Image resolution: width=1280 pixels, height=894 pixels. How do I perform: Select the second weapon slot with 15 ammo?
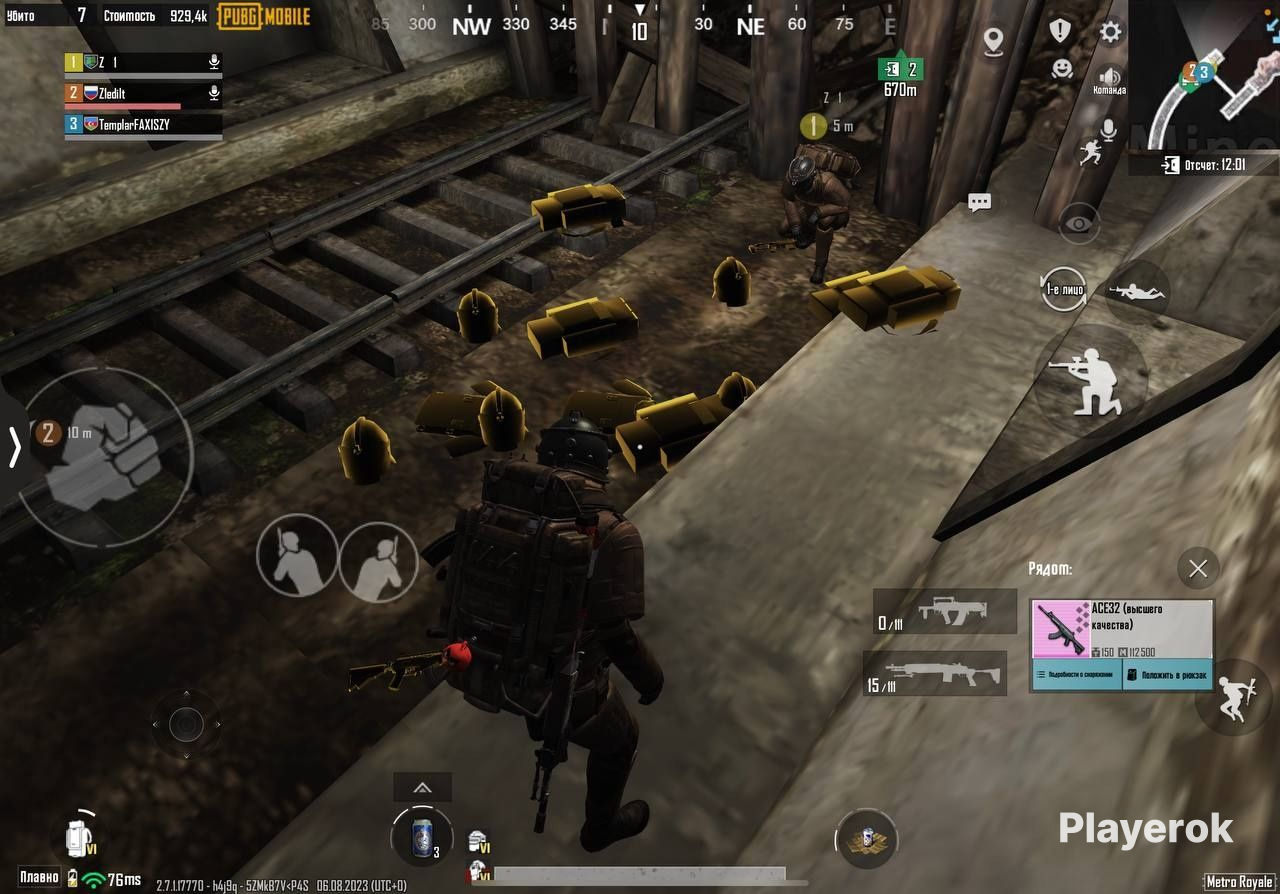pos(935,674)
